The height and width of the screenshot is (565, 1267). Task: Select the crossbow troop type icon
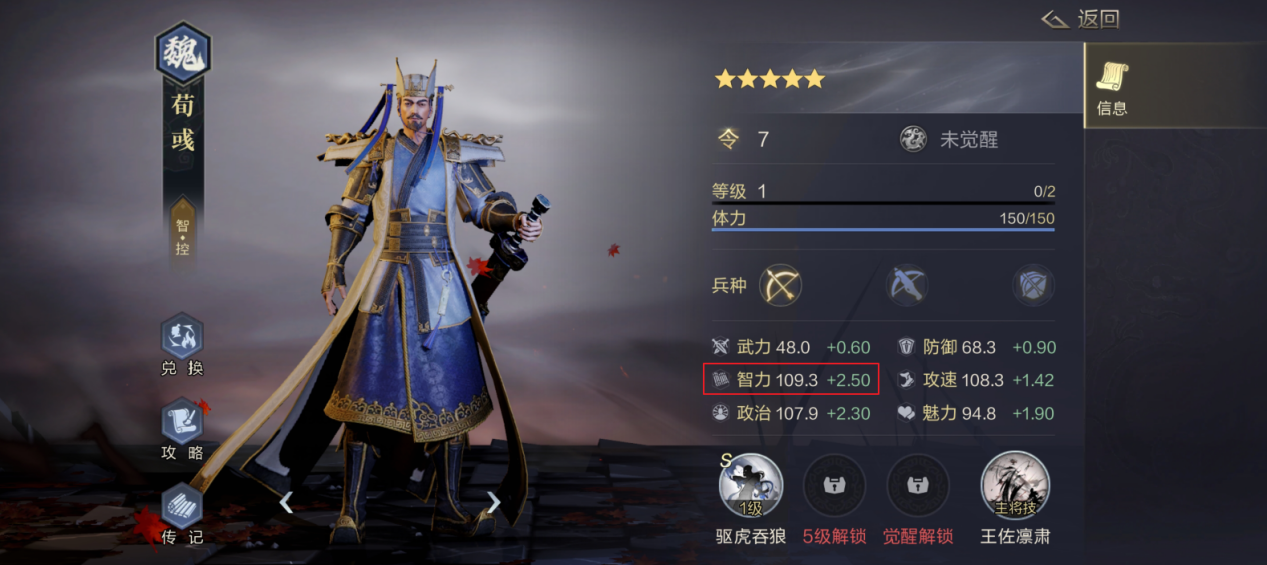pyautogui.click(x=907, y=286)
